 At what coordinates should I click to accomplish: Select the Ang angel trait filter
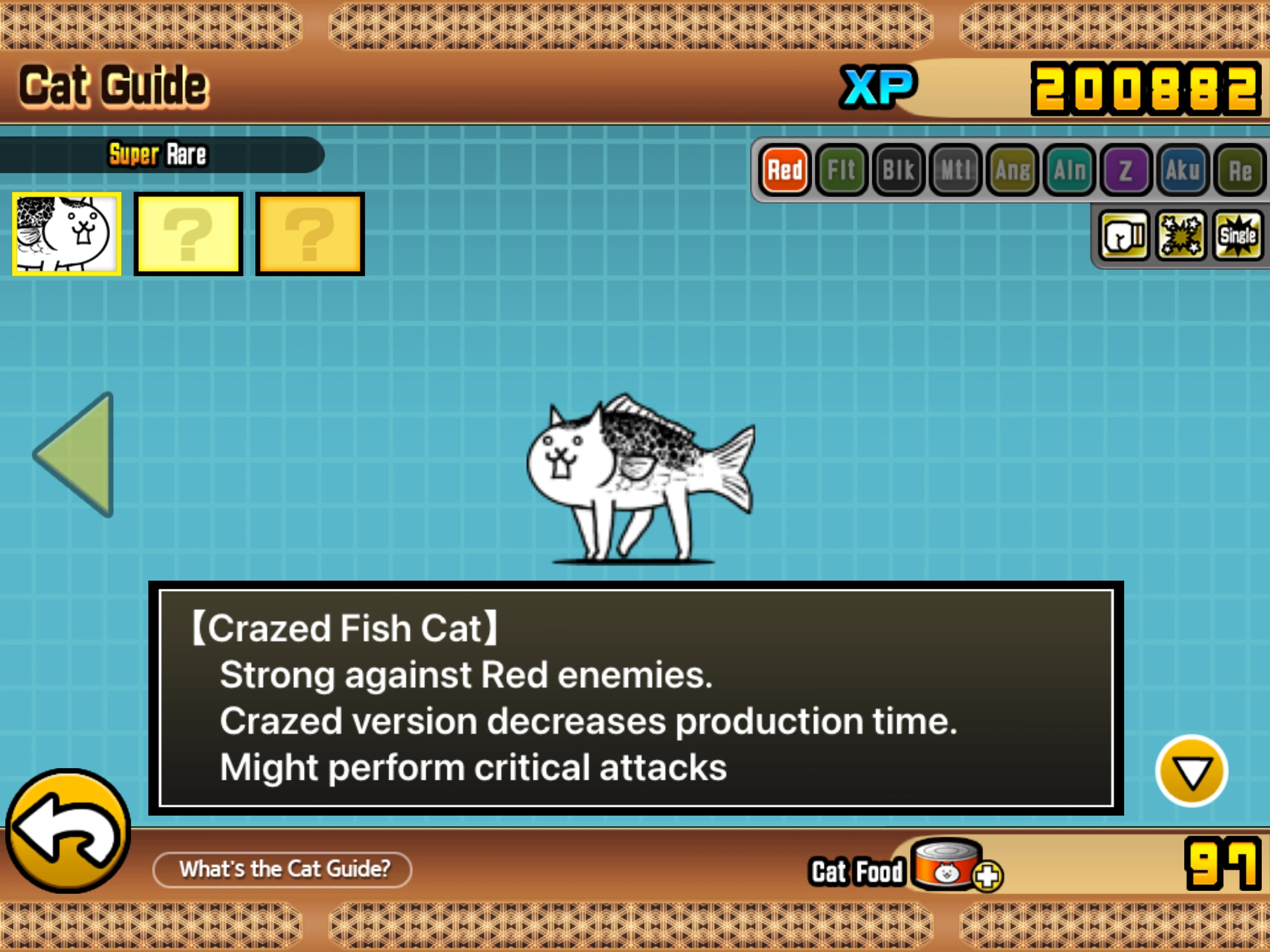1013,170
